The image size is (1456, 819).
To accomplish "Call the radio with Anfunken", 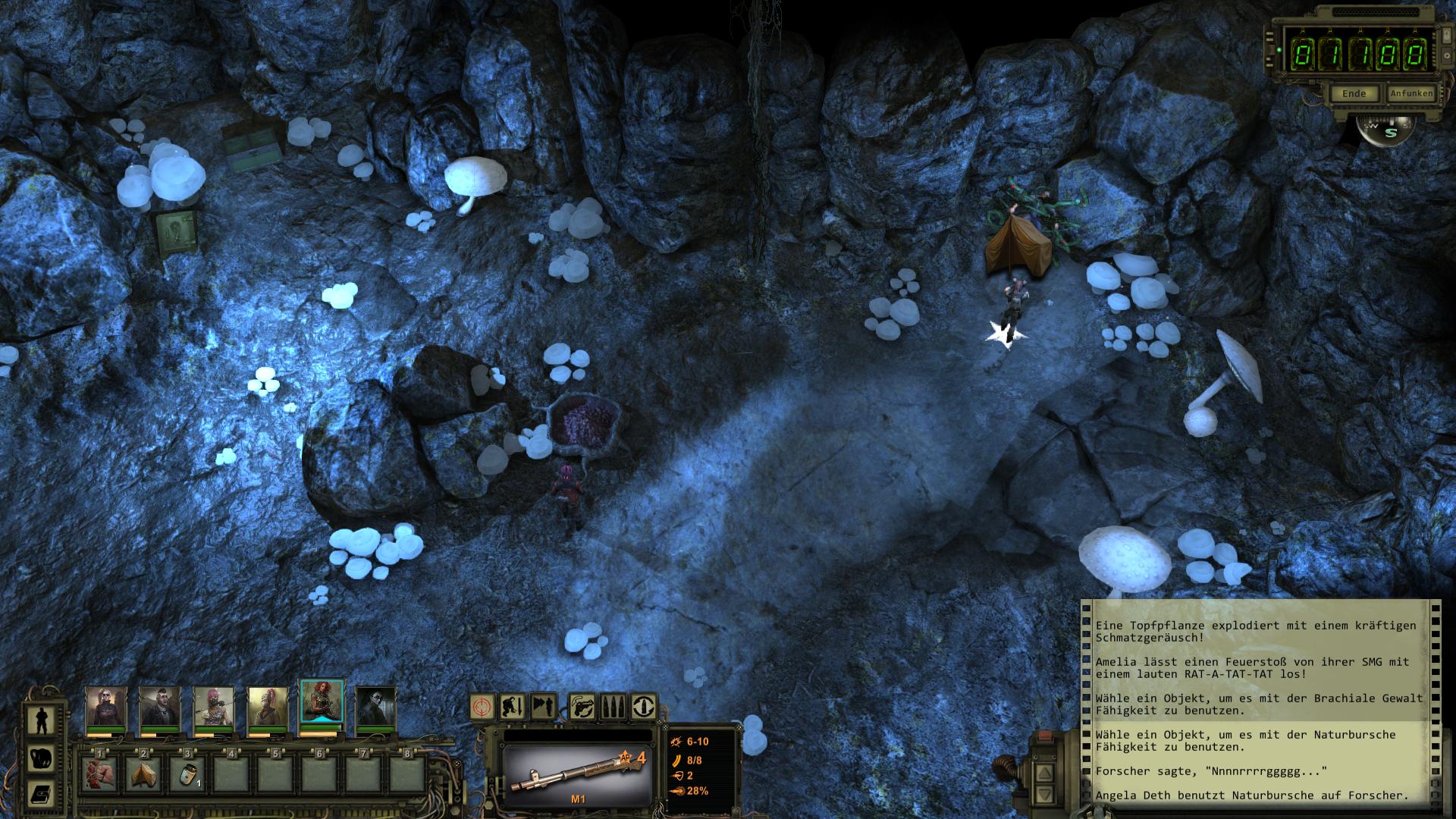I will point(1410,93).
